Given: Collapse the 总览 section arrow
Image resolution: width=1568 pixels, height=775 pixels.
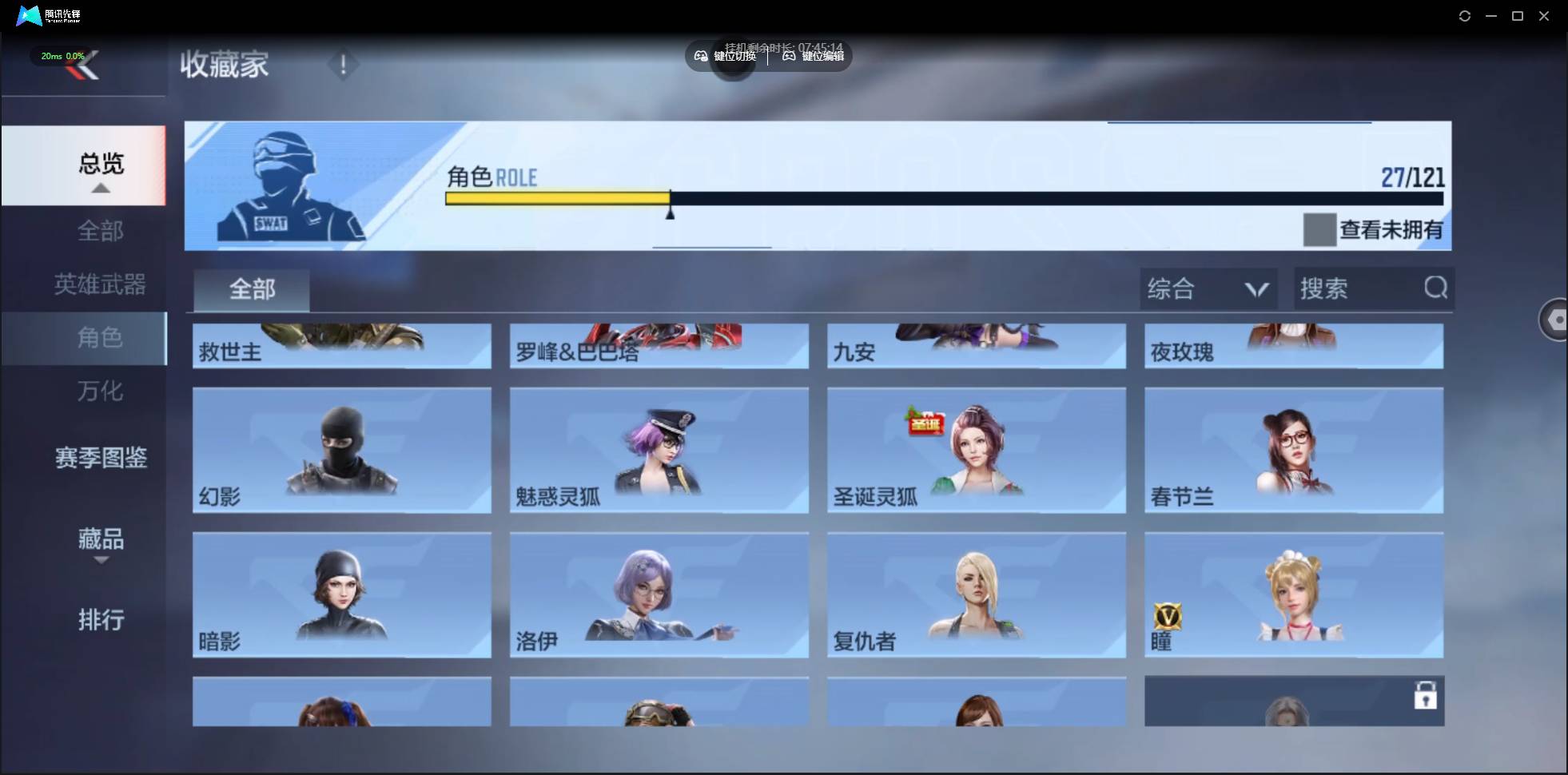Looking at the screenshot, I should [x=99, y=187].
